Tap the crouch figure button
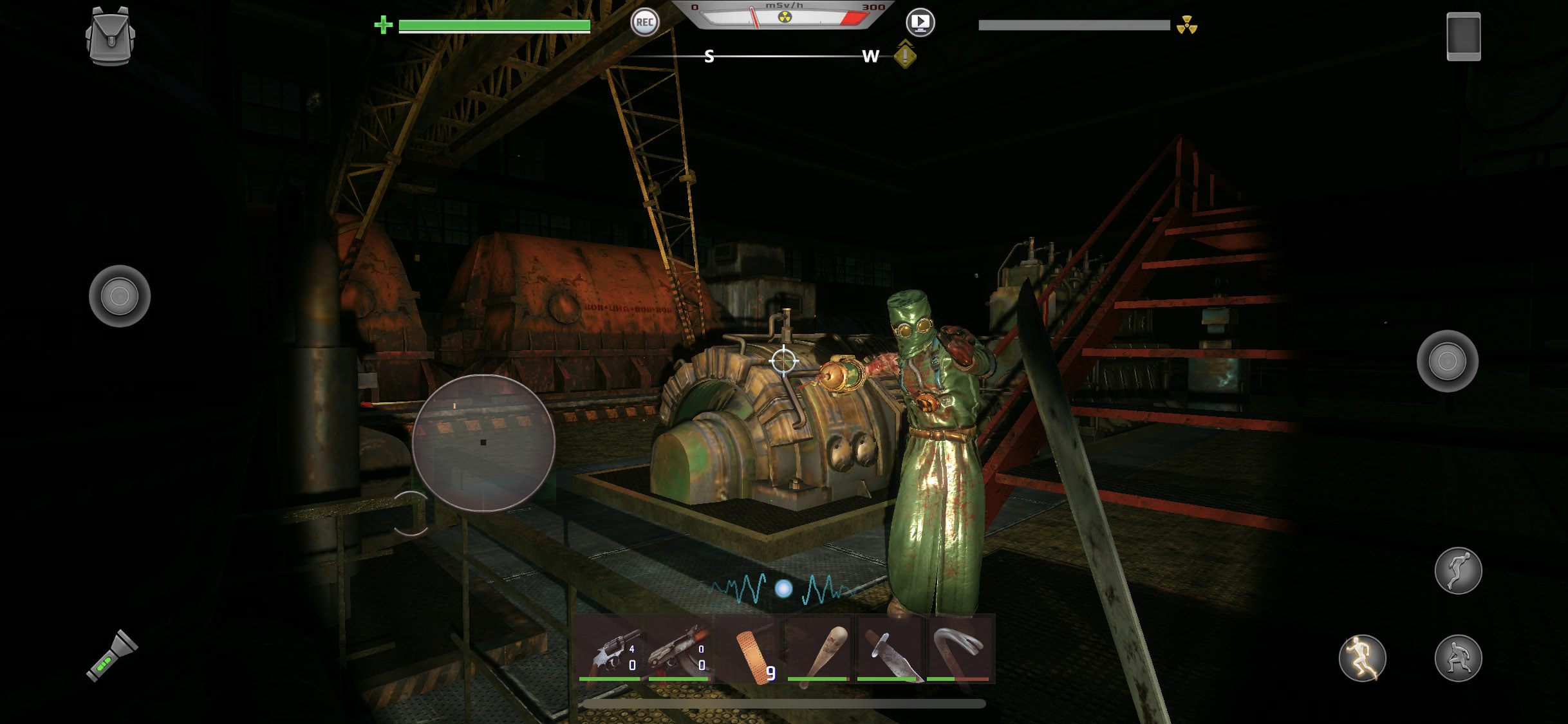Screen dimensions: 1568x724 (x=1458, y=658)
